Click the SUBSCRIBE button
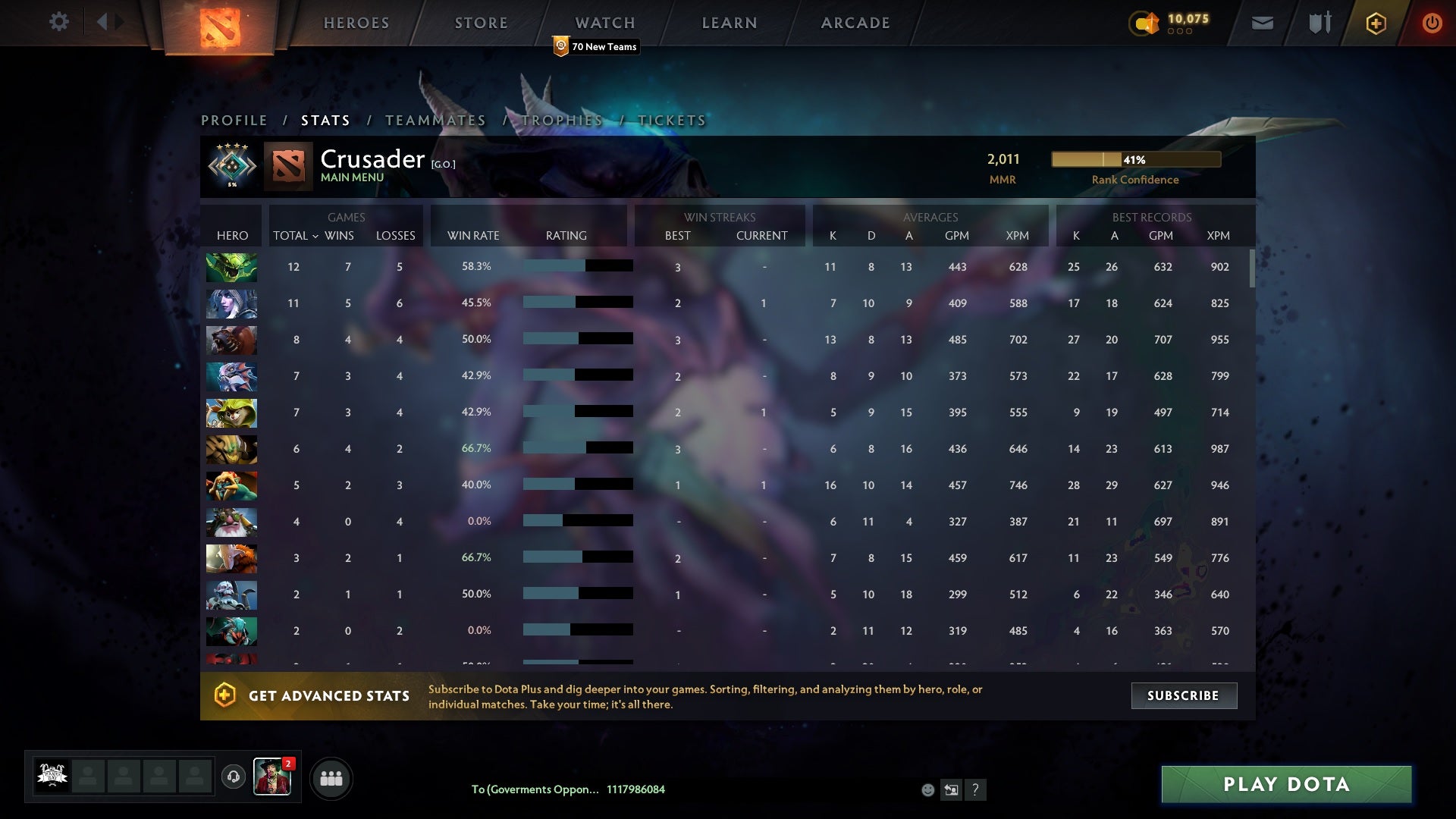The image size is (1456, 819). pyautogui.click(x=1184, y=695)
